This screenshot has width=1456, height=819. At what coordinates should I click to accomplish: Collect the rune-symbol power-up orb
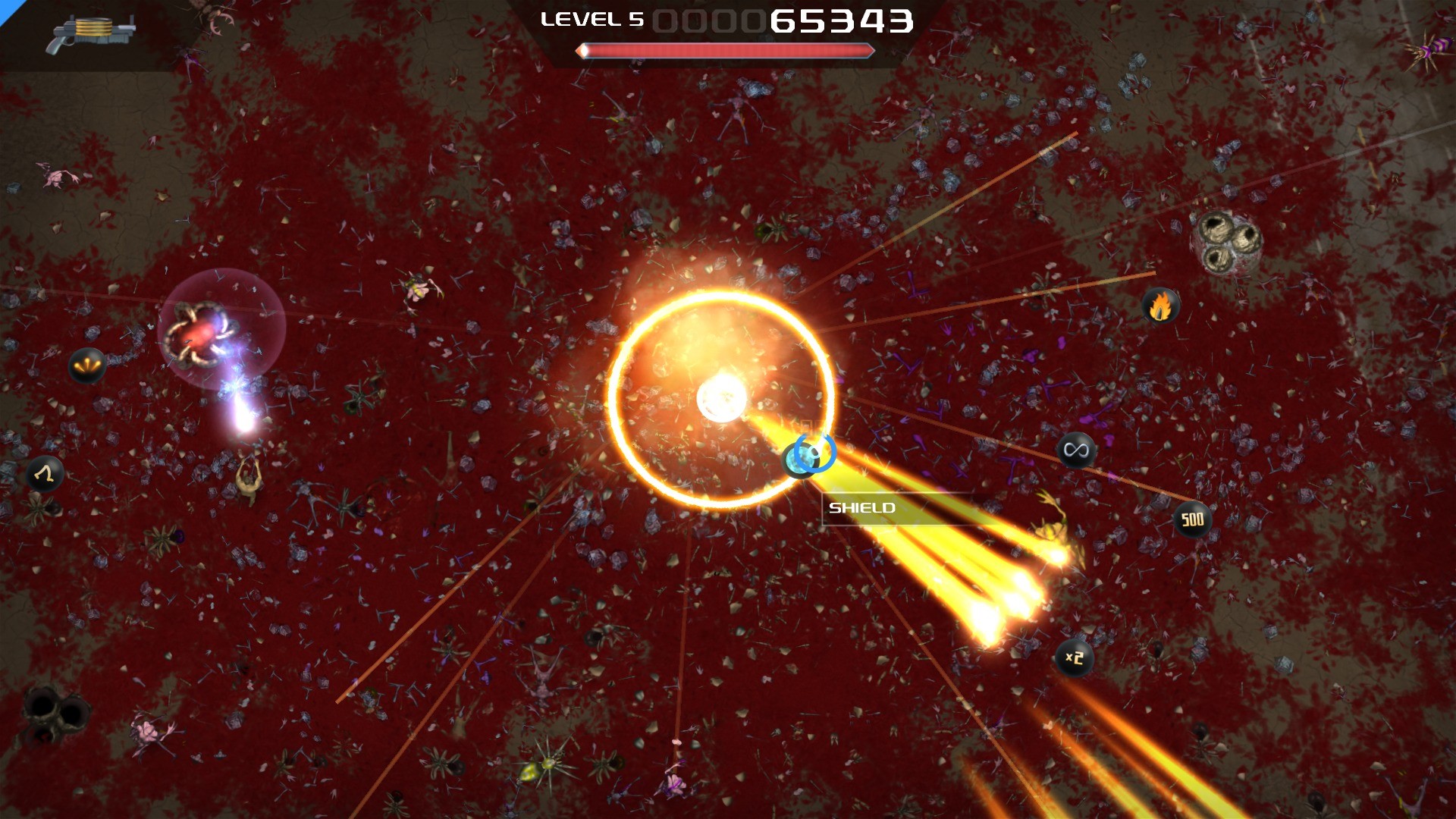(x=44, y=474)
